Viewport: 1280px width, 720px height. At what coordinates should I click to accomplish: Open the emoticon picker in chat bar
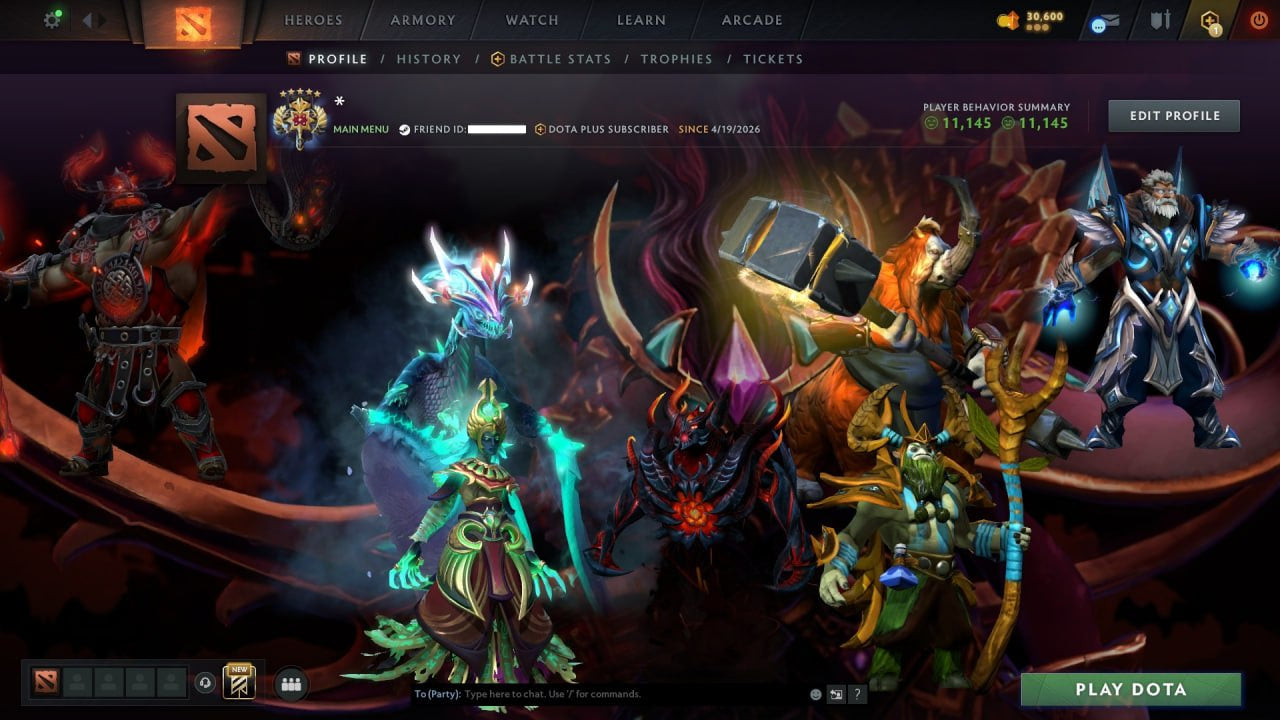click(x=814, y=693)
